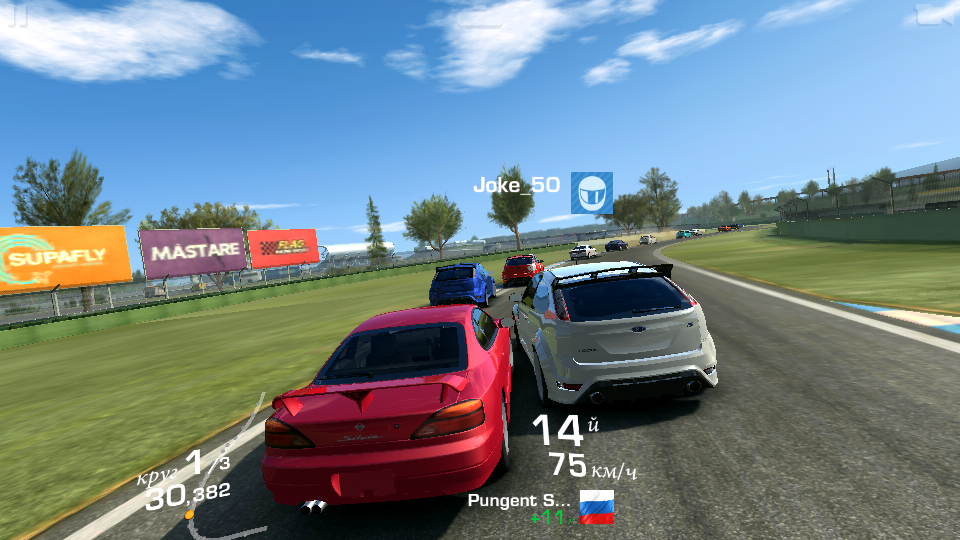The height and width of the screenshot is (540, 960).
Task: Select Joke_50's blue helmet avatar
Action: (591, 192)
